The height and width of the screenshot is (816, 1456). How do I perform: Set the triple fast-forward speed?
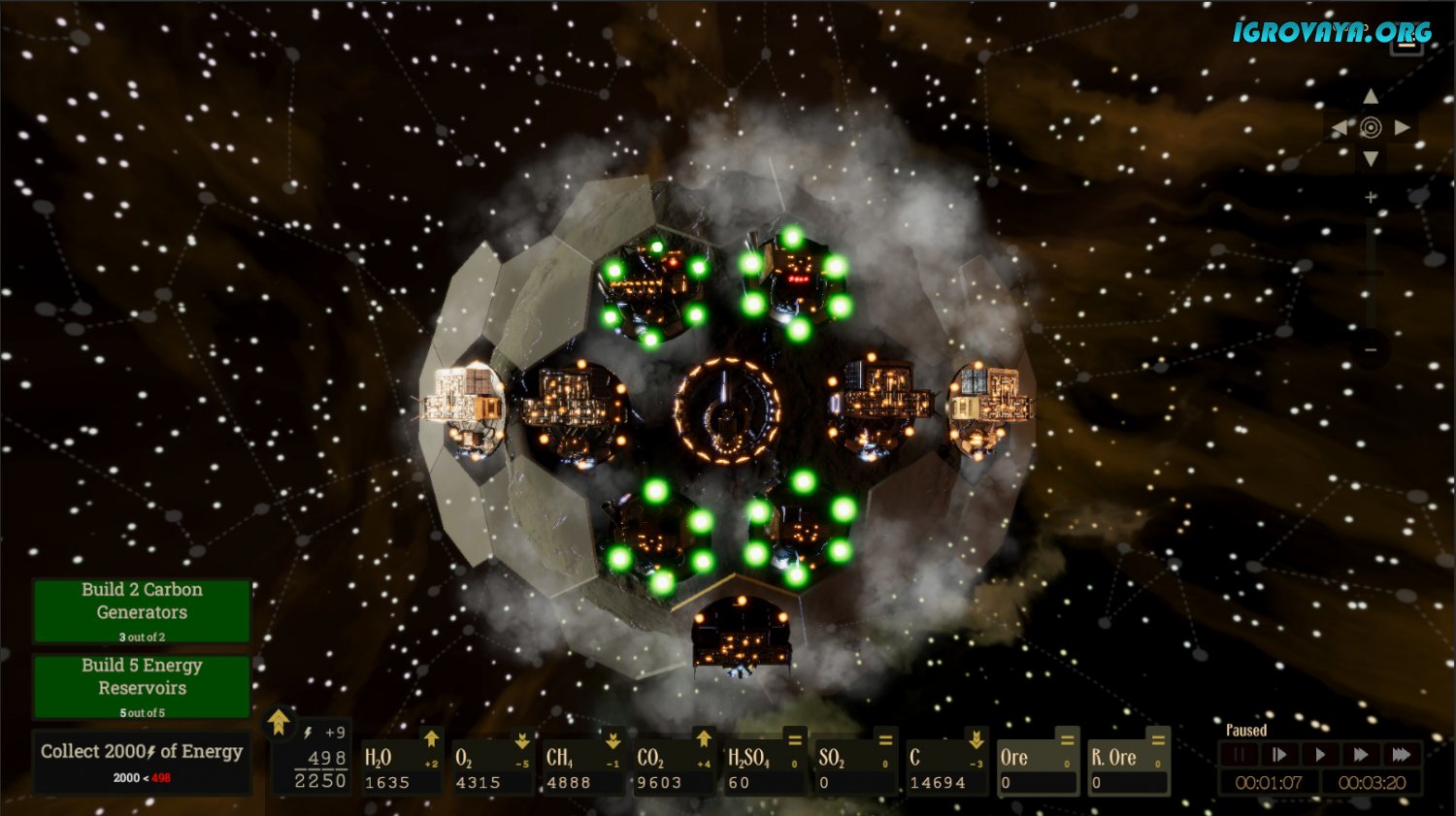[x=1402, y=755]
